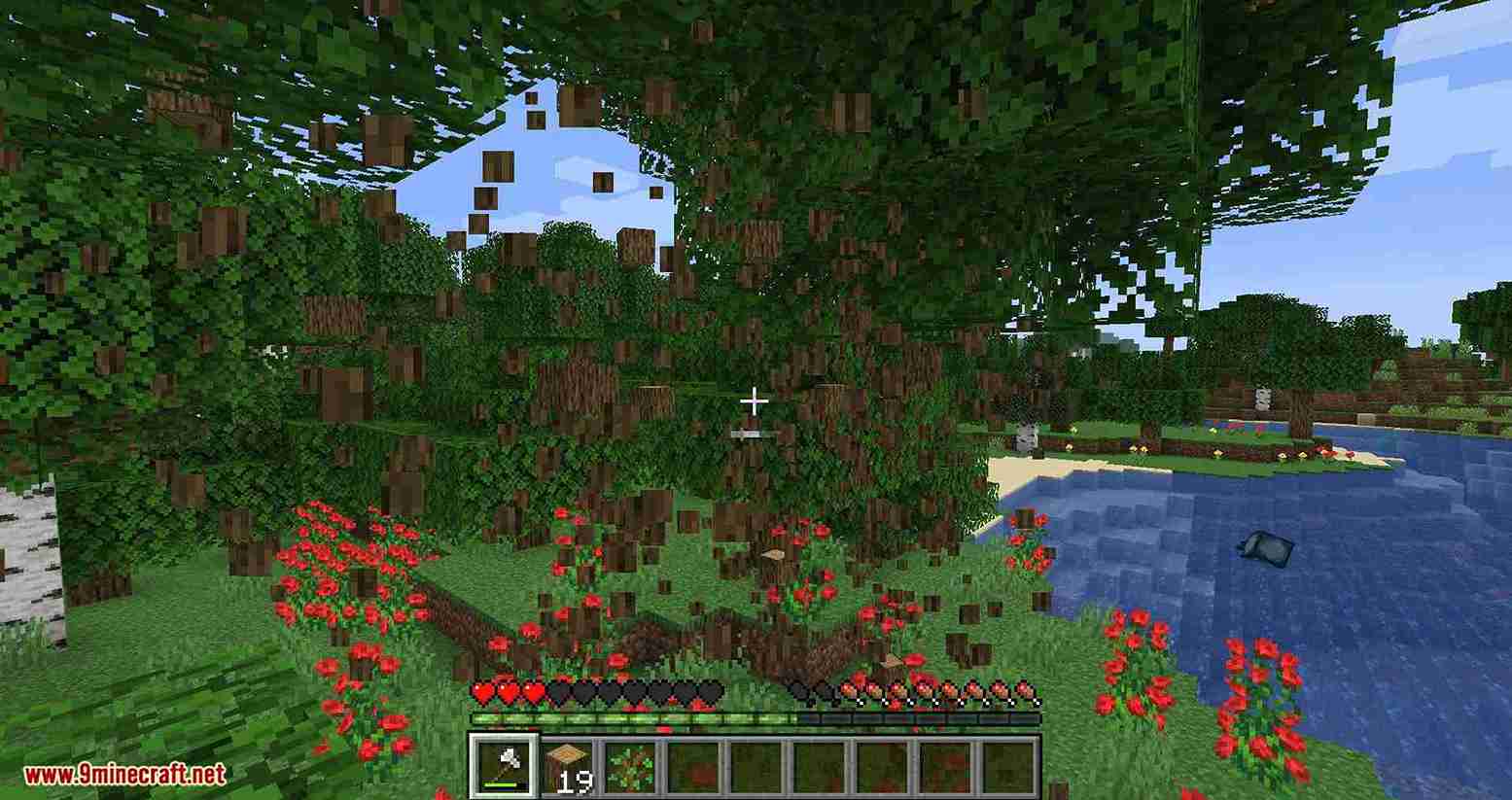Click the crosshair at screen center
Screen dimensions: 1512x800
pyautogui.click(x=755, y=400)
